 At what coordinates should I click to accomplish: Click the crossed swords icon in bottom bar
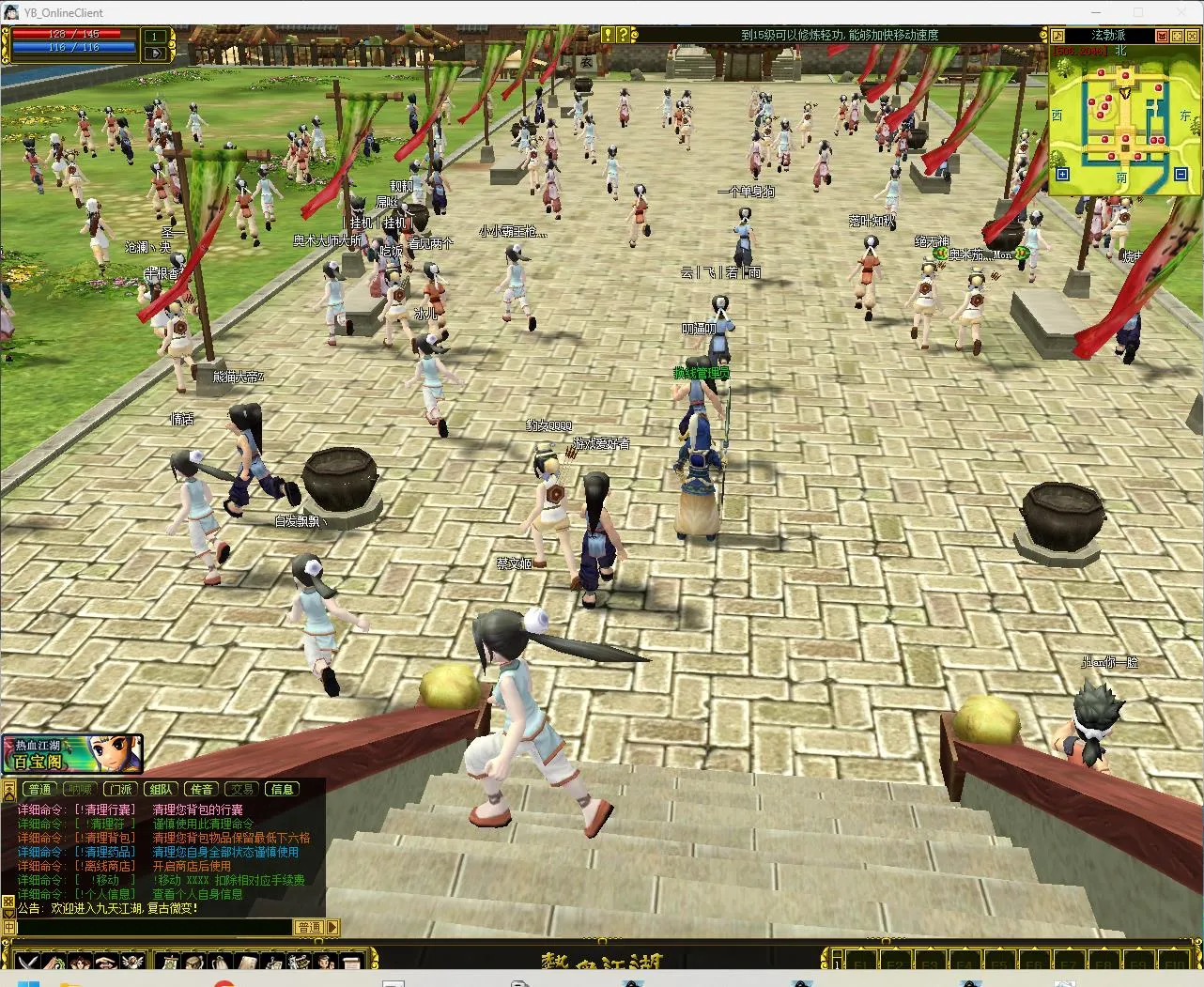[x=28, y=962]
